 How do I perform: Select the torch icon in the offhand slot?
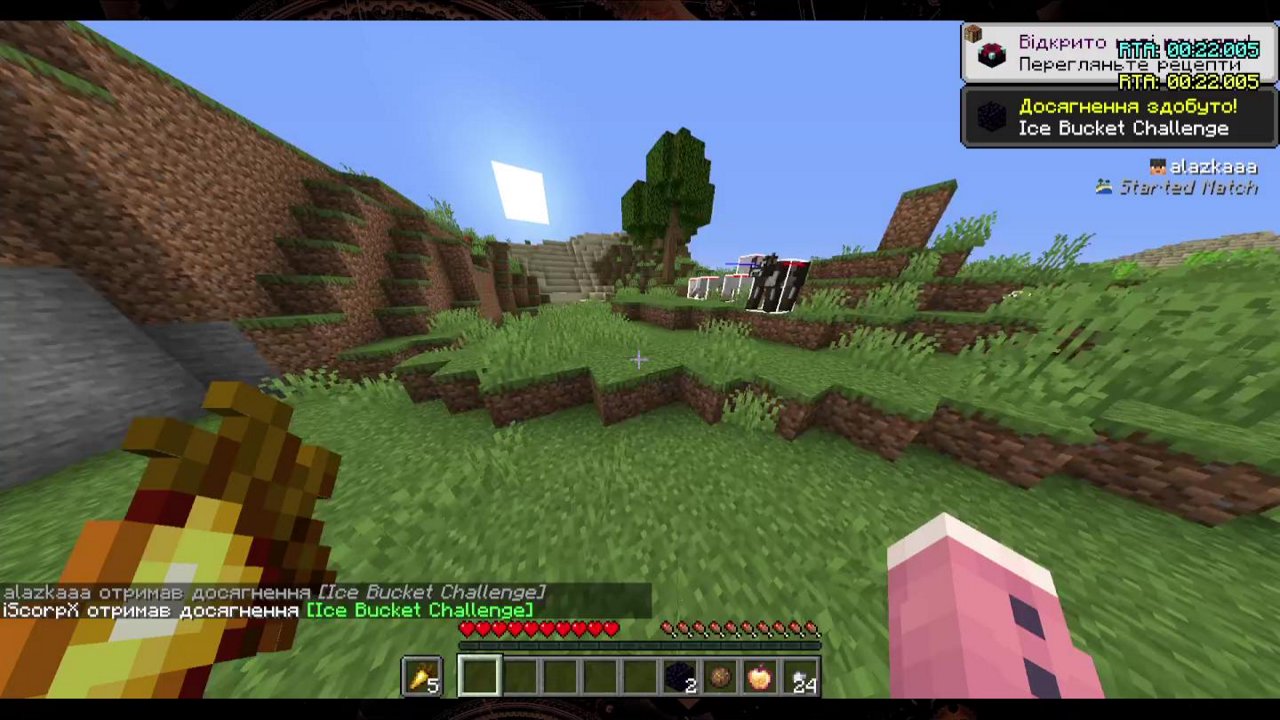pos(421,678)
